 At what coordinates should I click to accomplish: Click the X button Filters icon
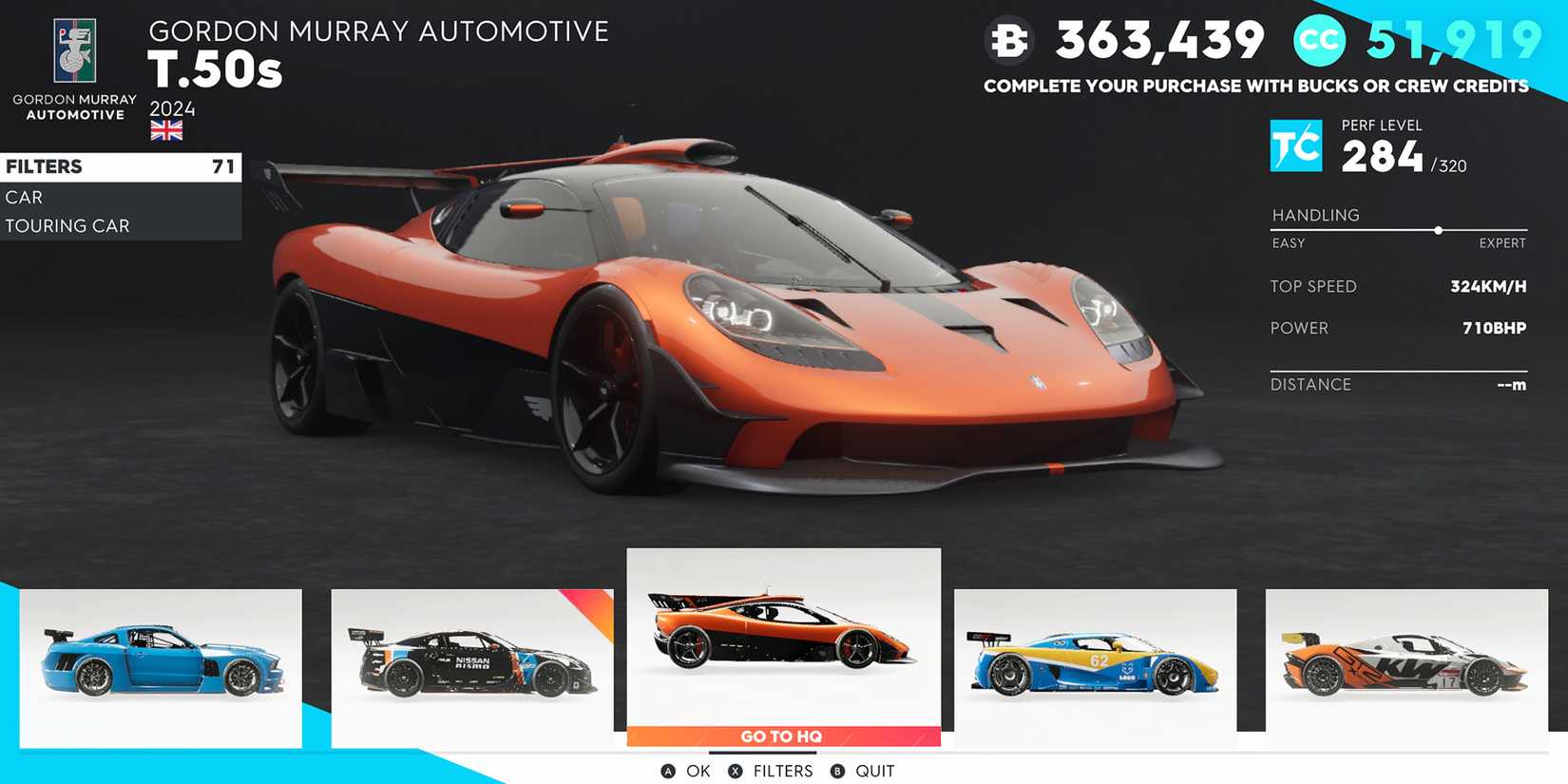tap(734, 771)
